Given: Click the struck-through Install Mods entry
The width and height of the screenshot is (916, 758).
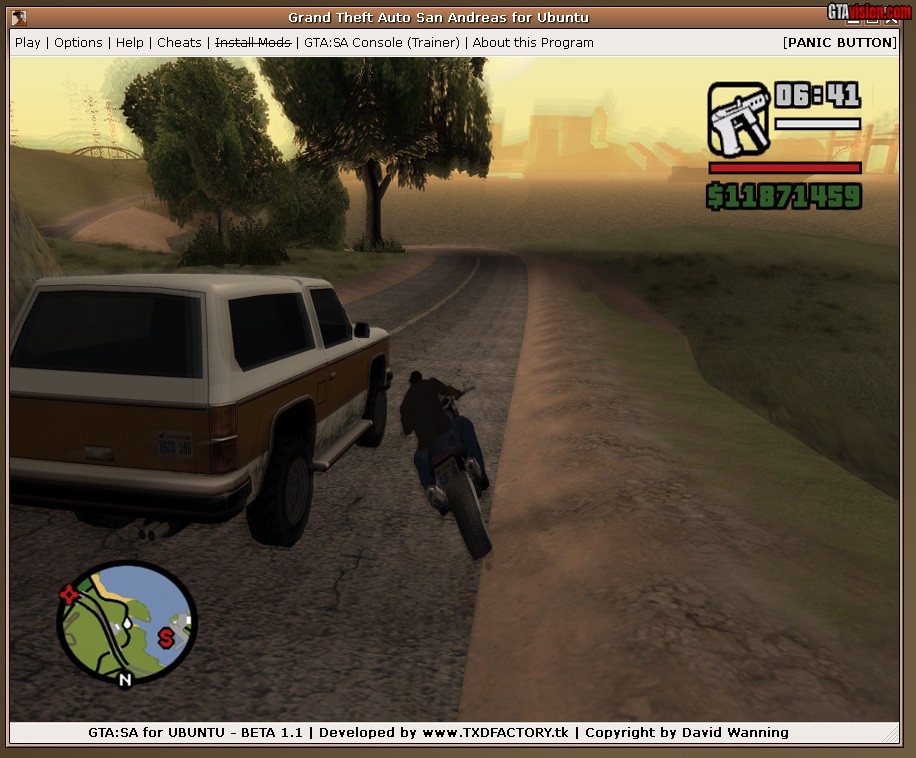Looking at the screenshot, I should point(253,43).
